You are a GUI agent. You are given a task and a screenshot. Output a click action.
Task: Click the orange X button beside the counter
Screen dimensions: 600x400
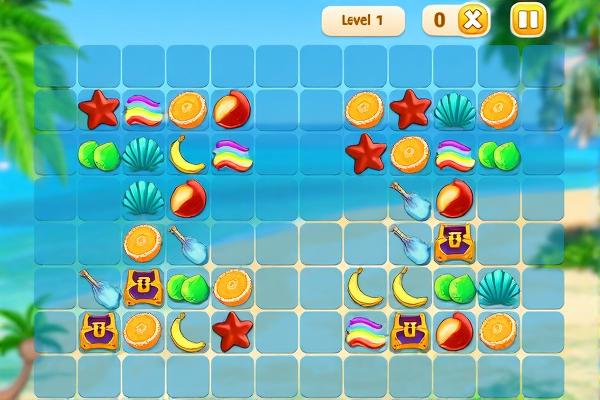[x=473, y=20]
